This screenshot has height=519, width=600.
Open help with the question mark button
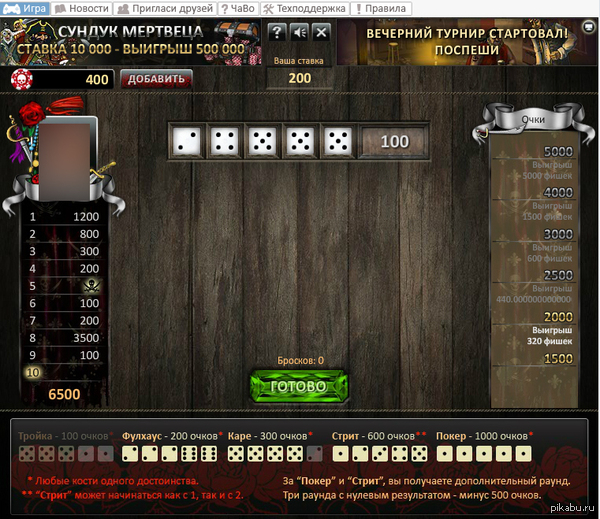[x=277, y=32]
